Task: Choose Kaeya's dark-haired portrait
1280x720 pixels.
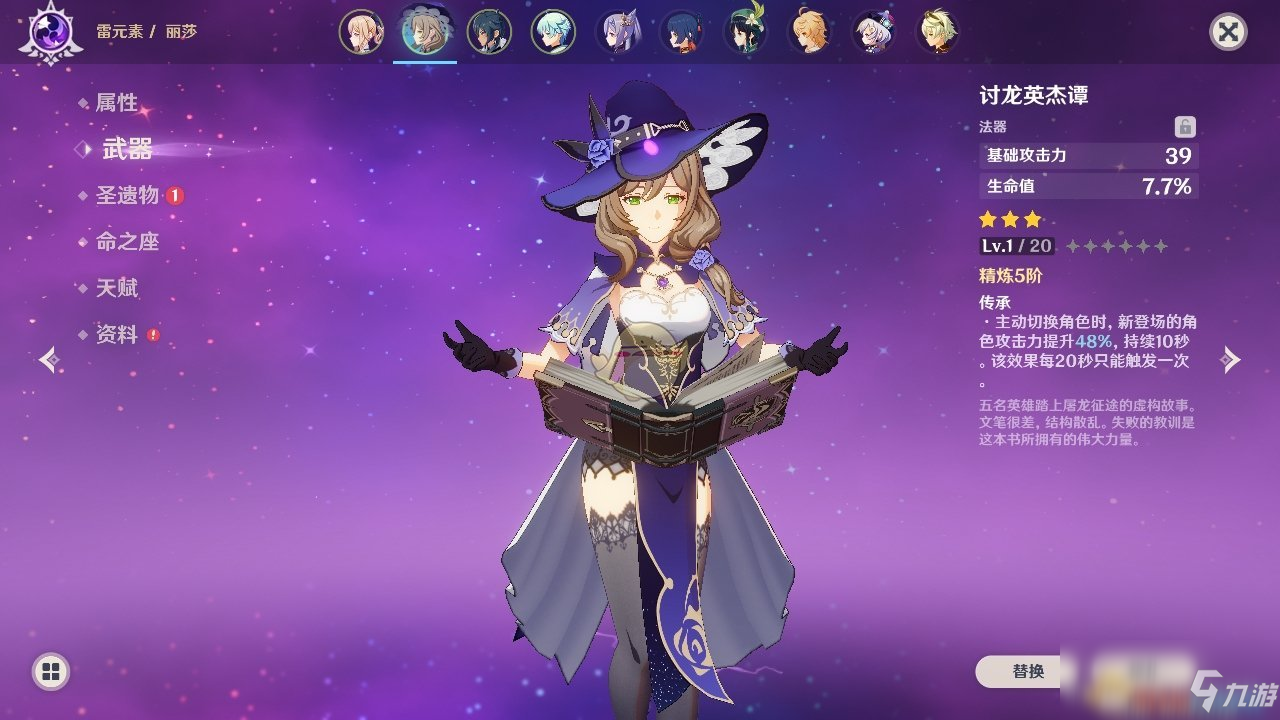Action: 489,32
